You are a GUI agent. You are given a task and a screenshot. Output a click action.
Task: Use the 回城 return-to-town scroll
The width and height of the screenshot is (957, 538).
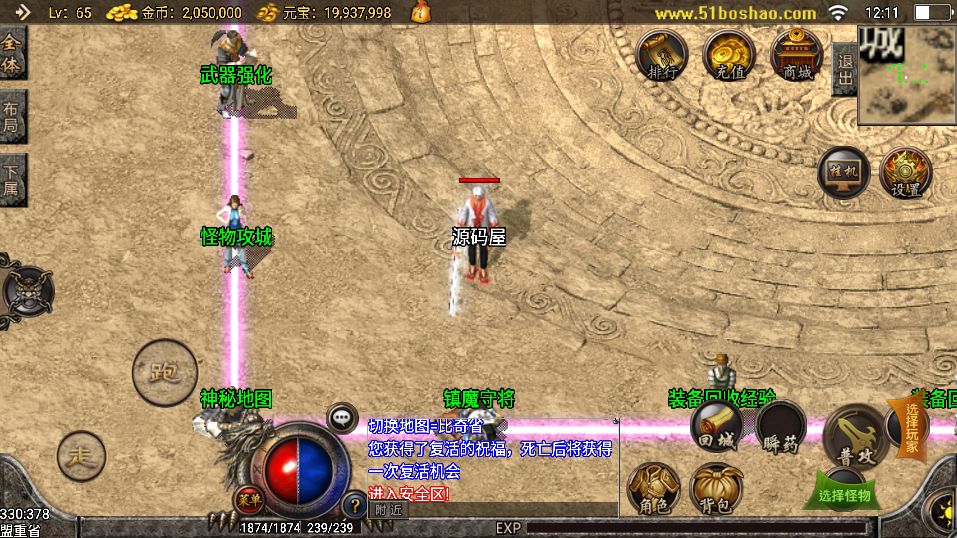pos(716,425)
